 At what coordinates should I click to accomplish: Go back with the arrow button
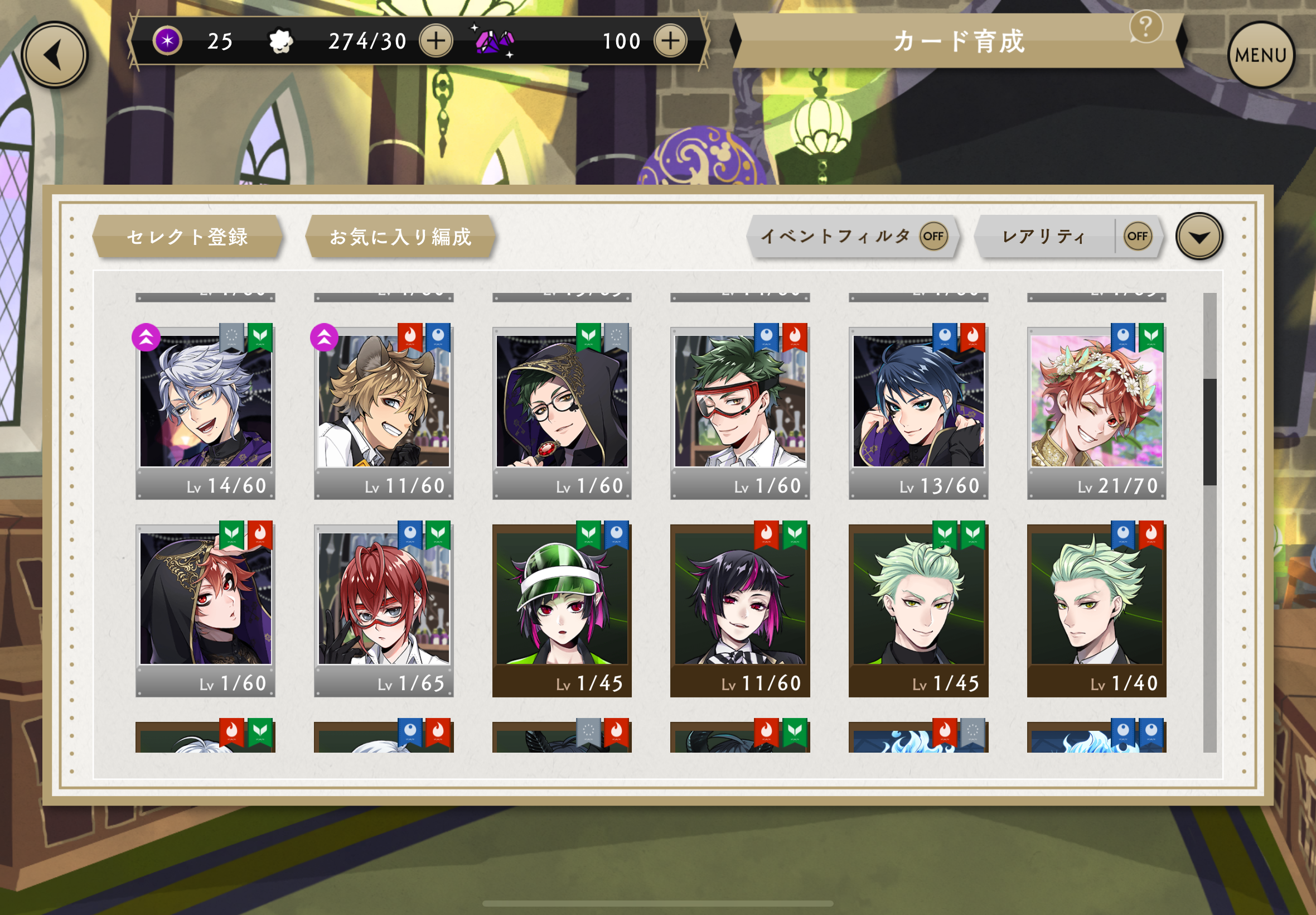coord(55,56)
